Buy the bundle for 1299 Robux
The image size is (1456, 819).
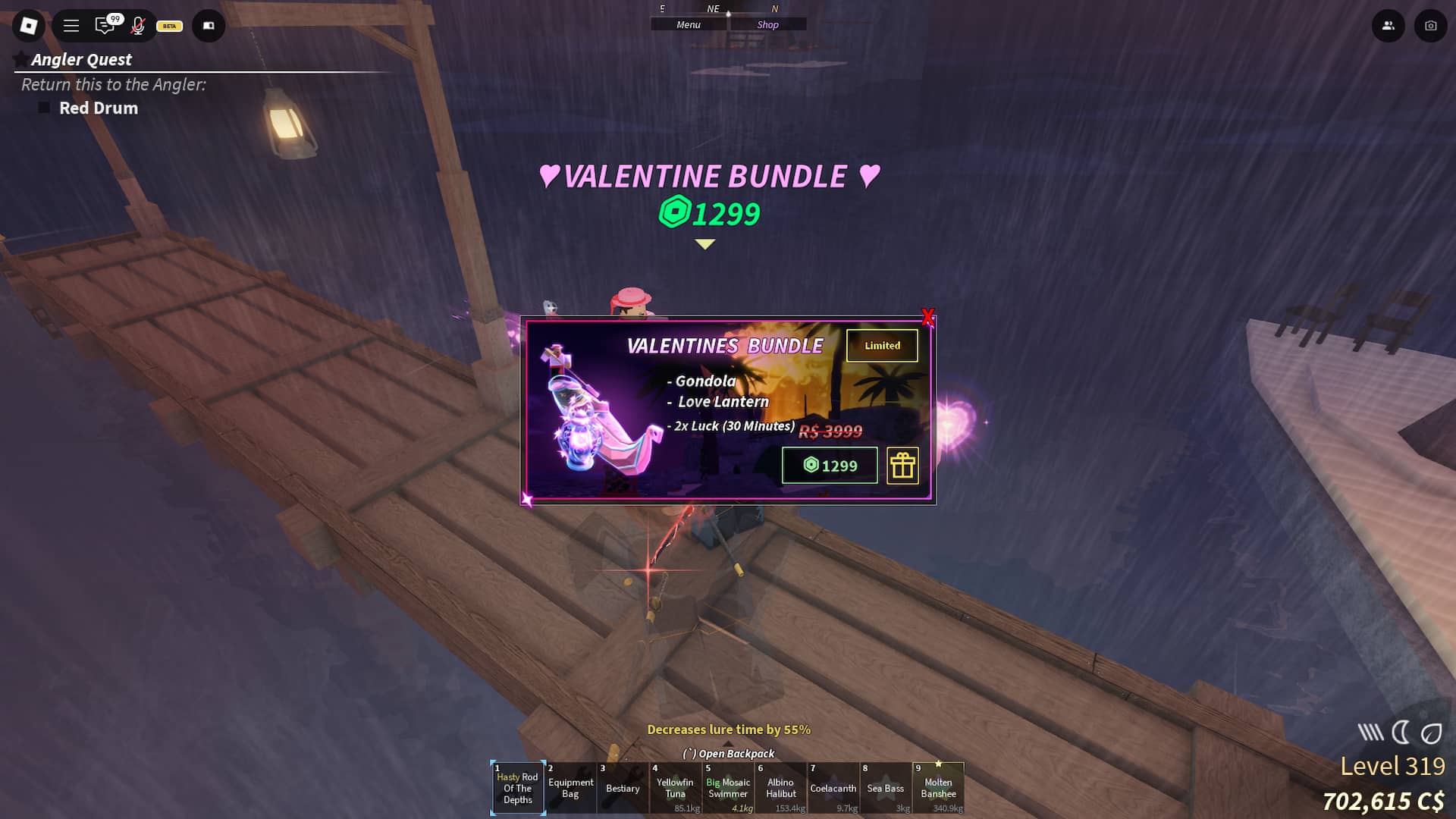(x=830, y=466)
